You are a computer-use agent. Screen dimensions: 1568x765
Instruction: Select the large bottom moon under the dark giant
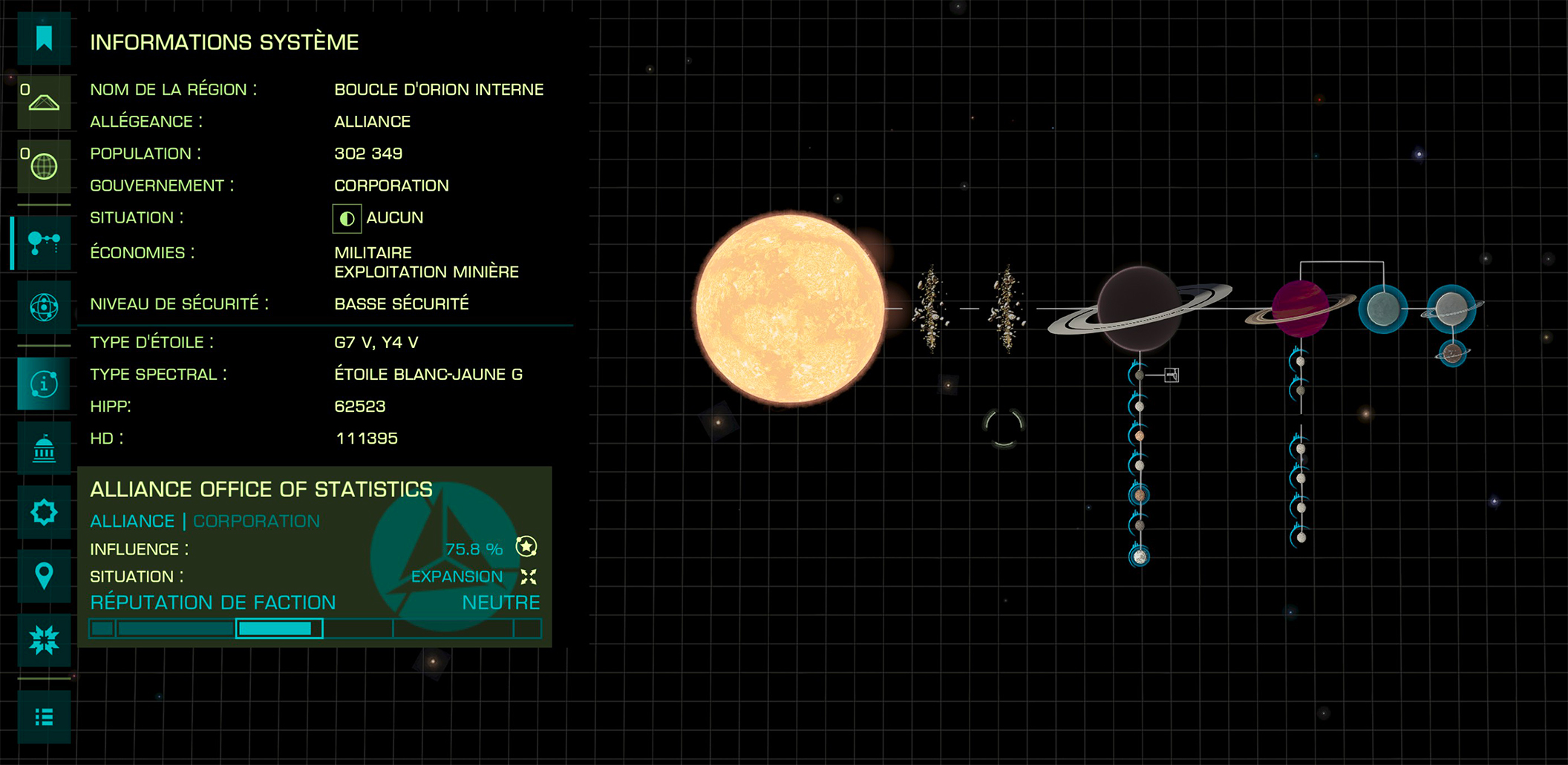(1140, 556)
